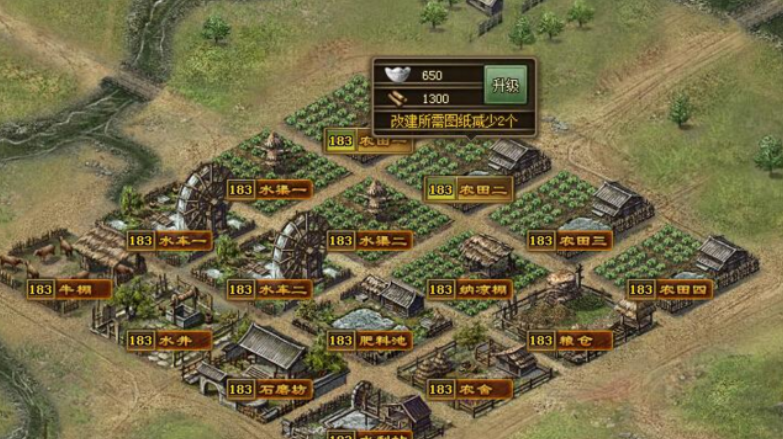Click the green 升级 upgrade button
783x439 pixels.
[x=503, y=85]
